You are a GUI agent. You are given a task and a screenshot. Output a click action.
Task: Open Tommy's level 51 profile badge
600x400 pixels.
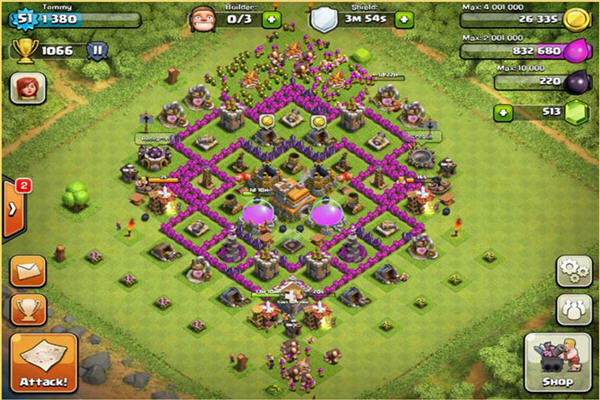(x=22, y=19)
